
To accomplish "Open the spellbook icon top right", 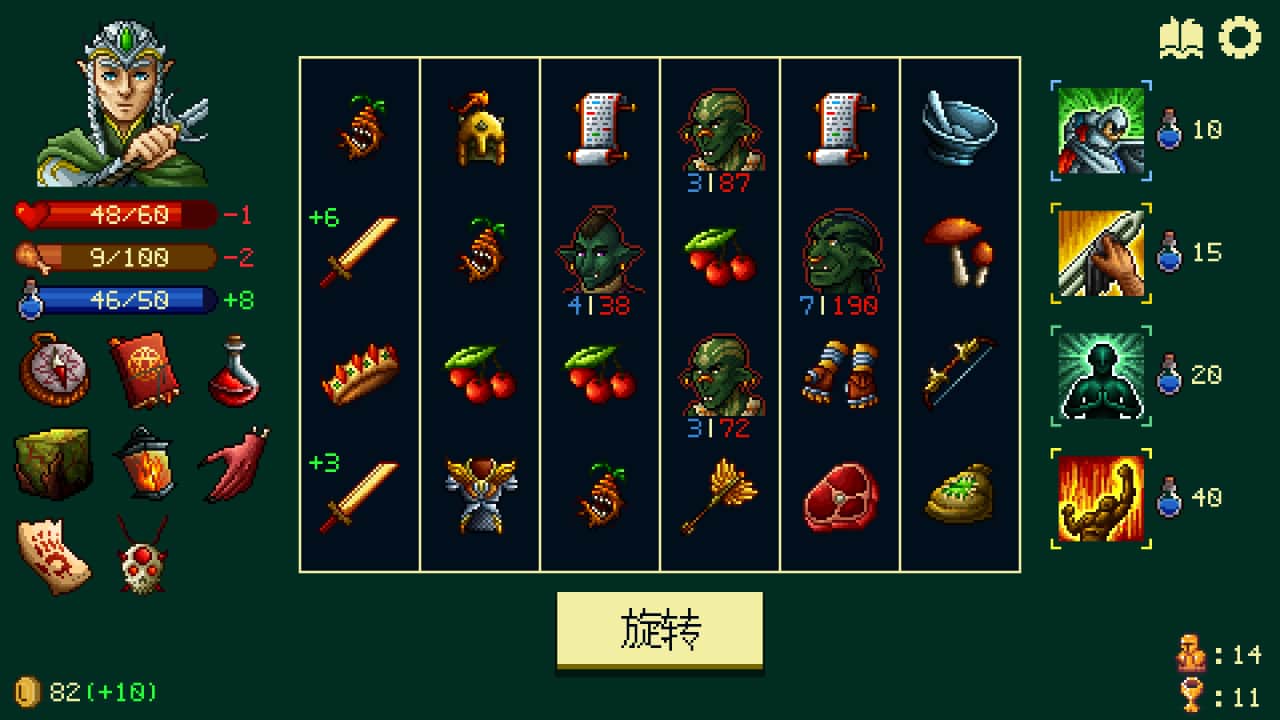I will pos(1183,37).
